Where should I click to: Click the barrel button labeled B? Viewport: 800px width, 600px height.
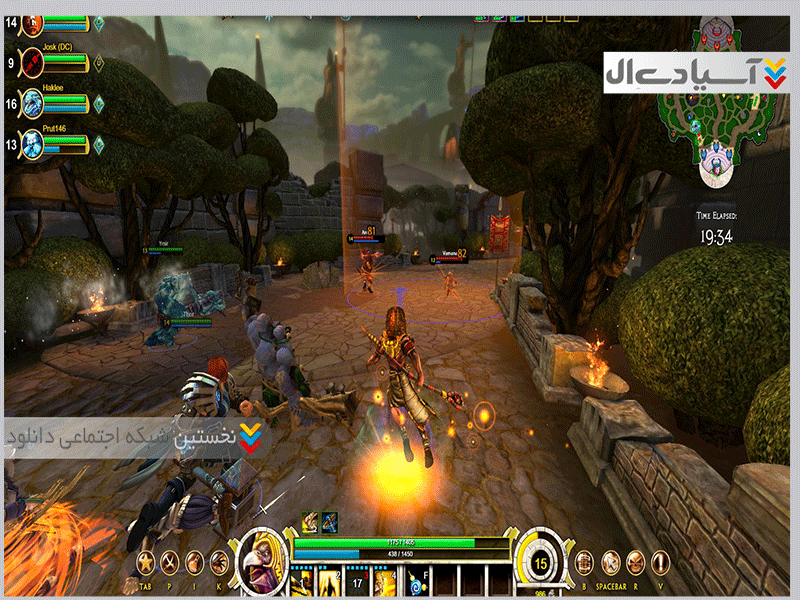pyautogui.click(x=586, y=561)
